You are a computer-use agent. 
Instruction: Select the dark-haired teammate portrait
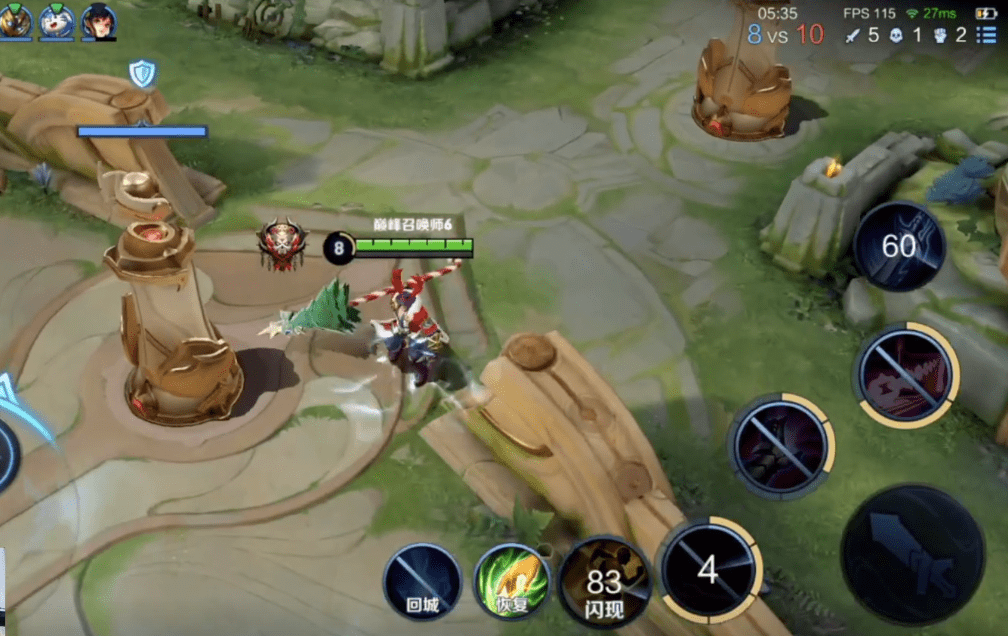click(98, 21)
